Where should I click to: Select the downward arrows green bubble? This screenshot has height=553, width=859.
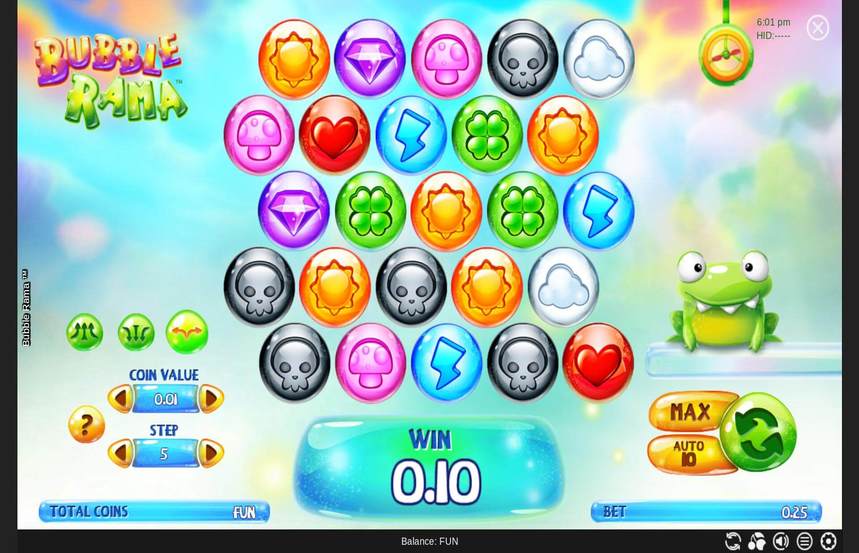coord(136,332)
